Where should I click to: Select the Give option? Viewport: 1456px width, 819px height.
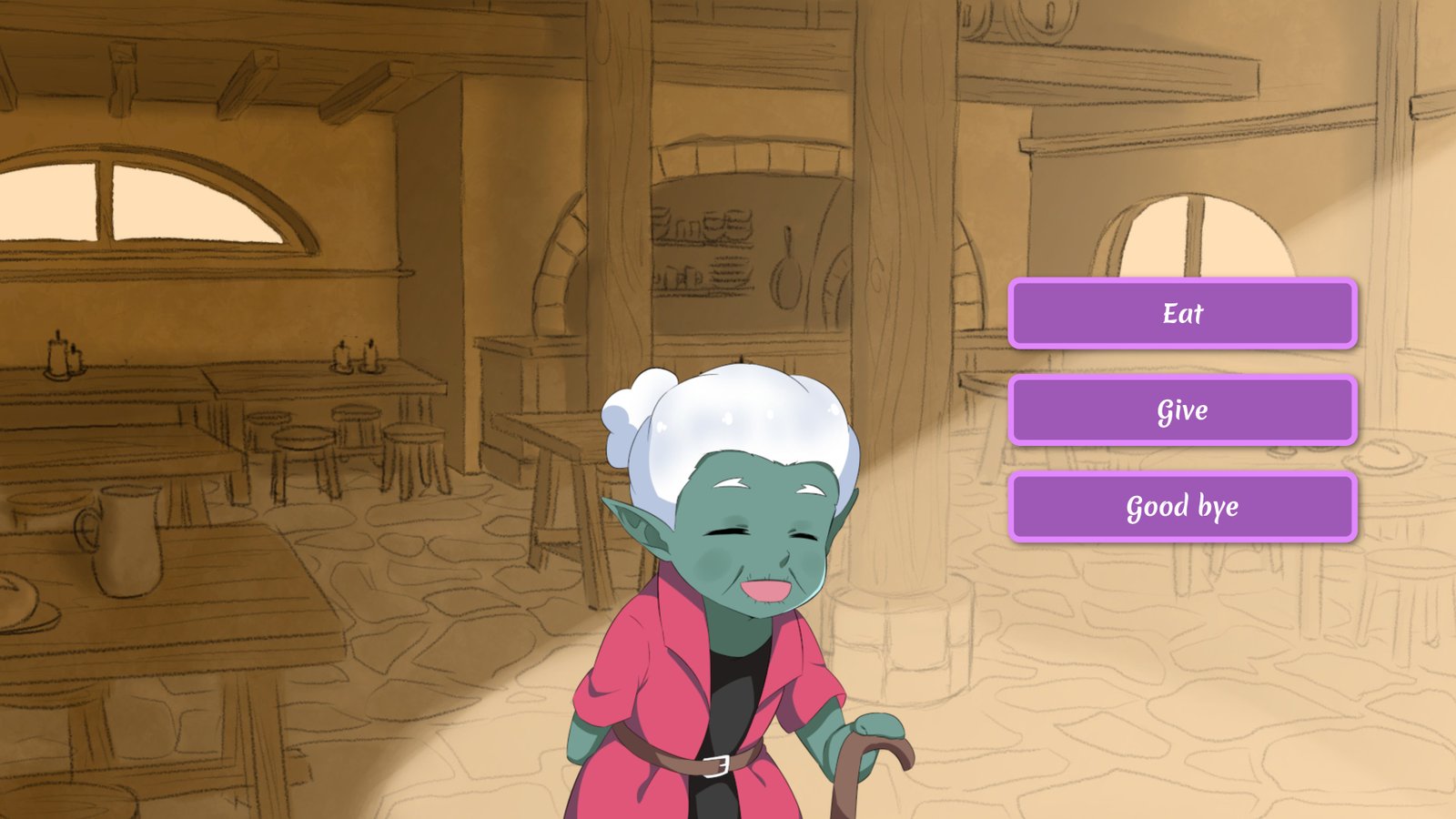(1182, 410)
